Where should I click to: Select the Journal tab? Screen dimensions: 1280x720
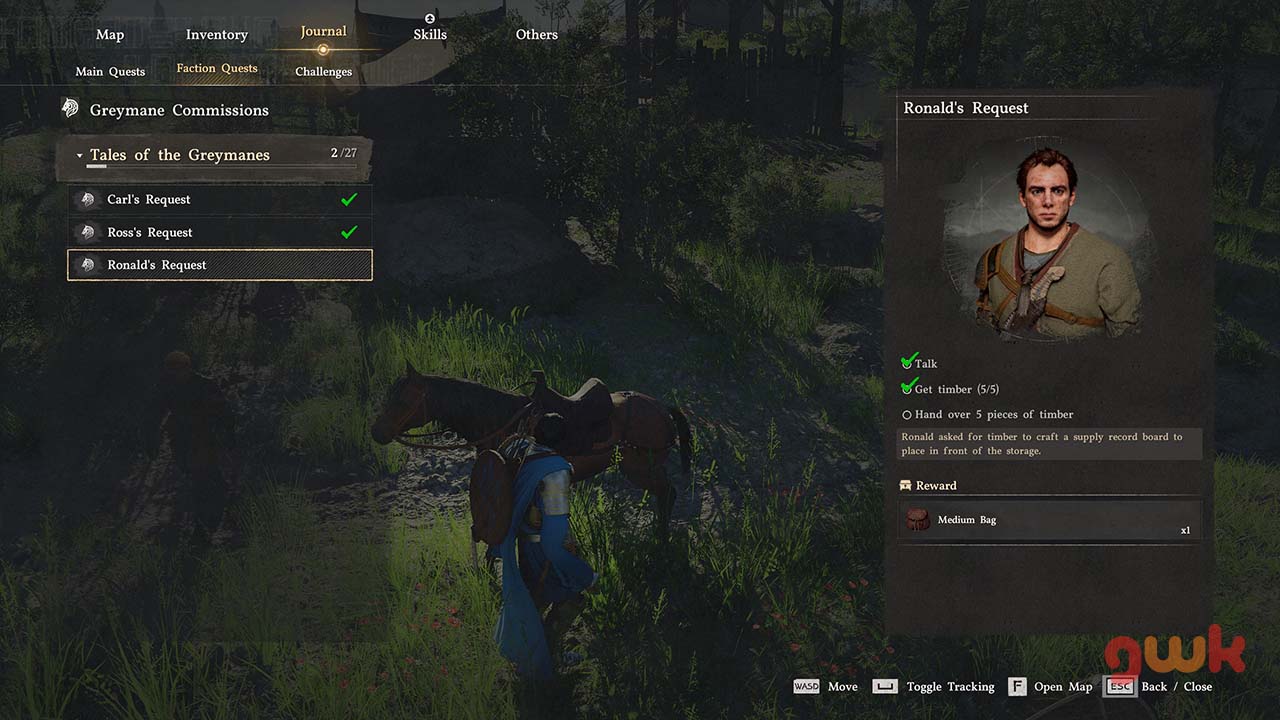(x=323, y=32)
